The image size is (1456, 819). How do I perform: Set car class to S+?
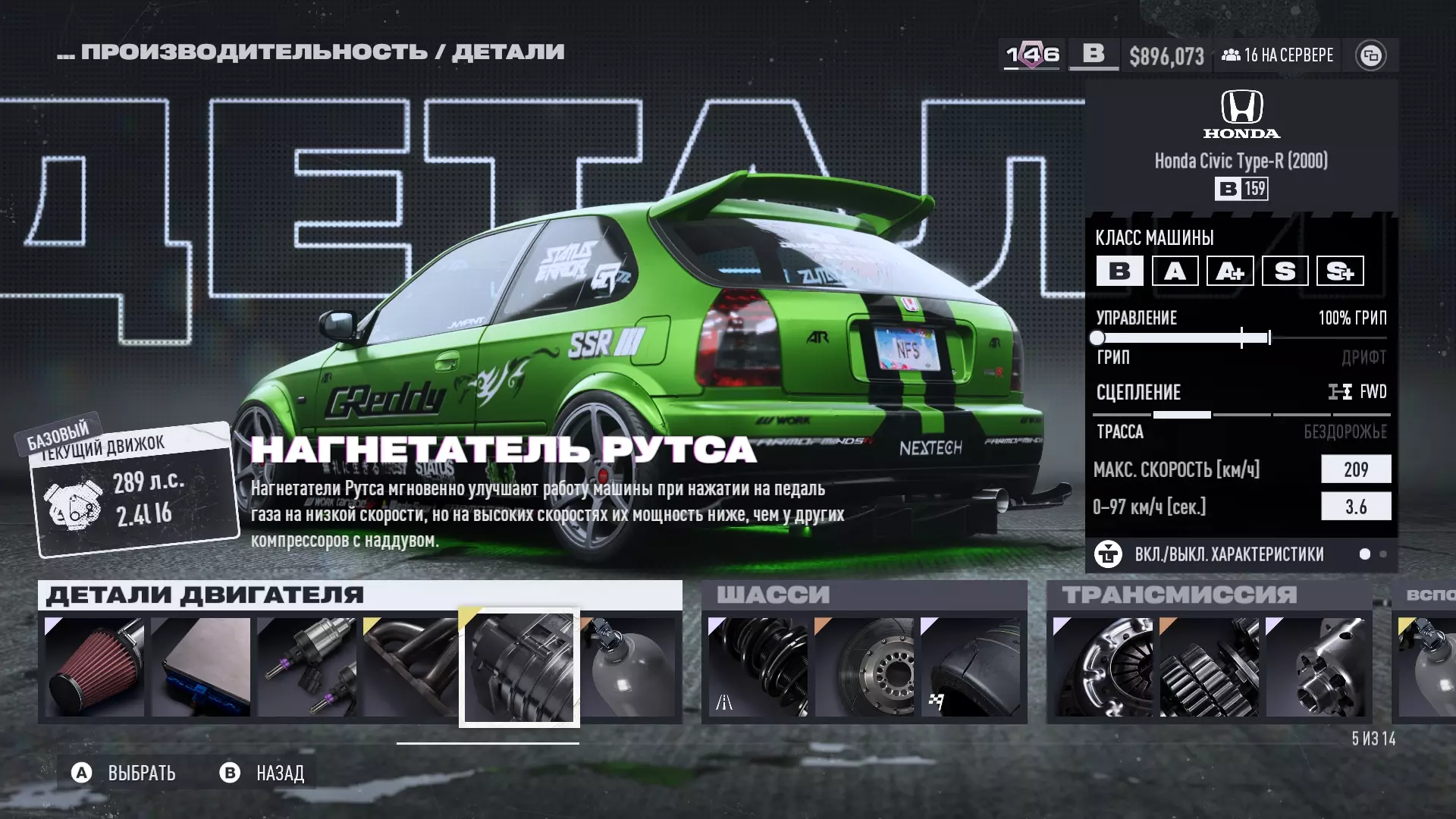coord(1340,271)
